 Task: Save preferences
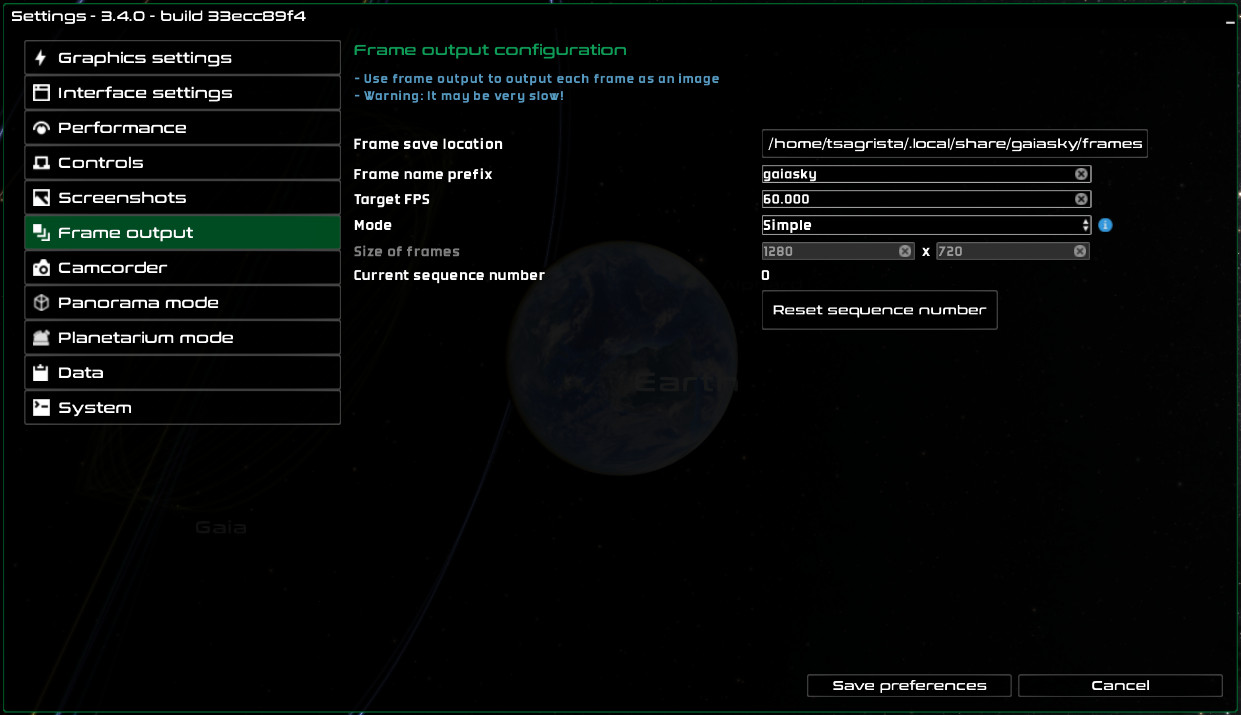coord(909,686)
